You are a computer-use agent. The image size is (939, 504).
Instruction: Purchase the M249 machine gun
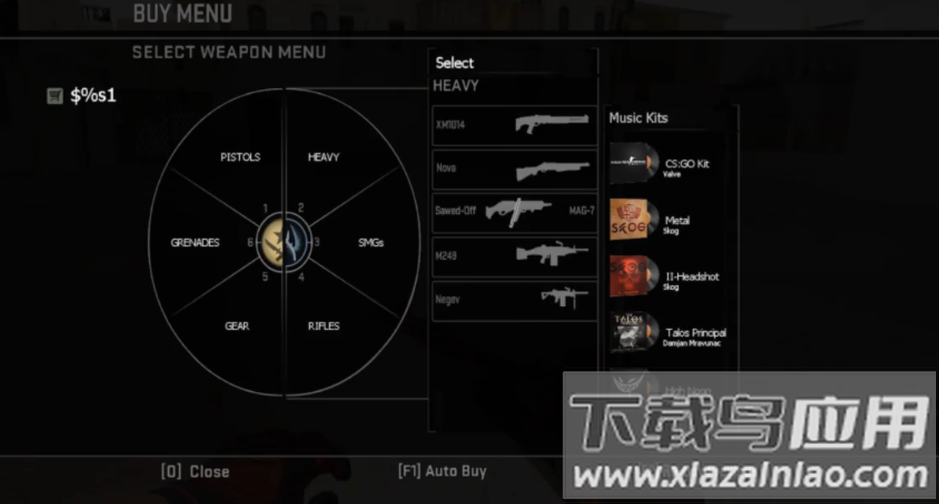[x=514, y=255]
